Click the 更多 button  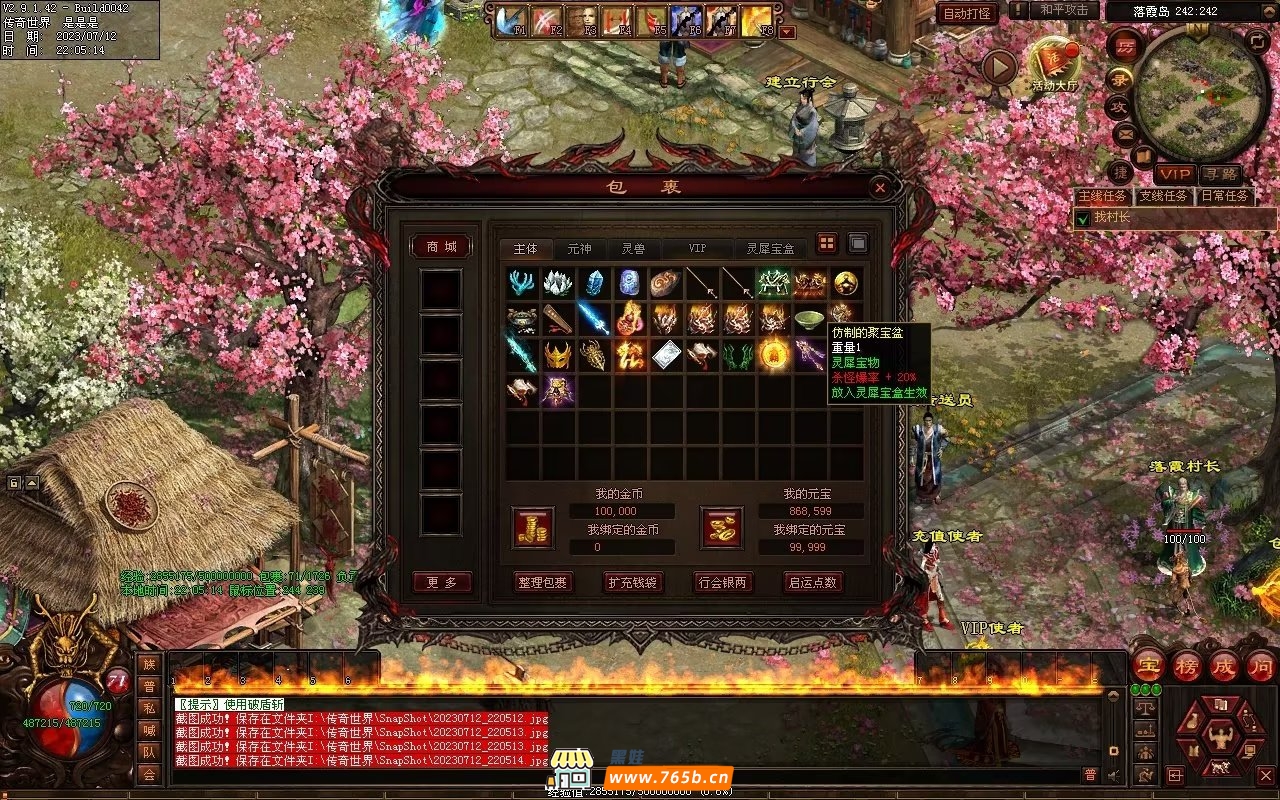click(x=441, y=582)
